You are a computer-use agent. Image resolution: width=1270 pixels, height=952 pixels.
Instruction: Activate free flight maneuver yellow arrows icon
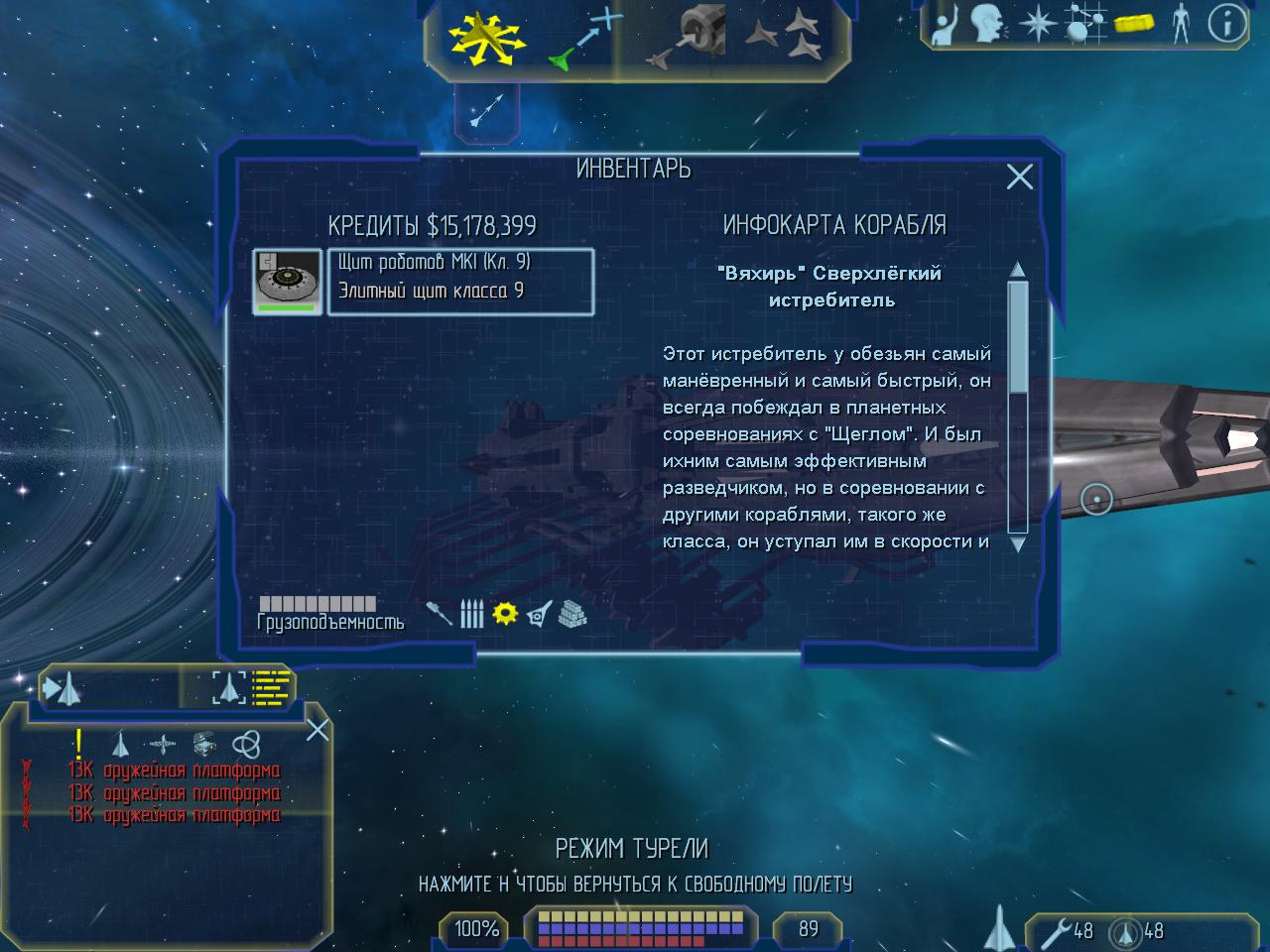pyautogui.click(x=485, y=38)
